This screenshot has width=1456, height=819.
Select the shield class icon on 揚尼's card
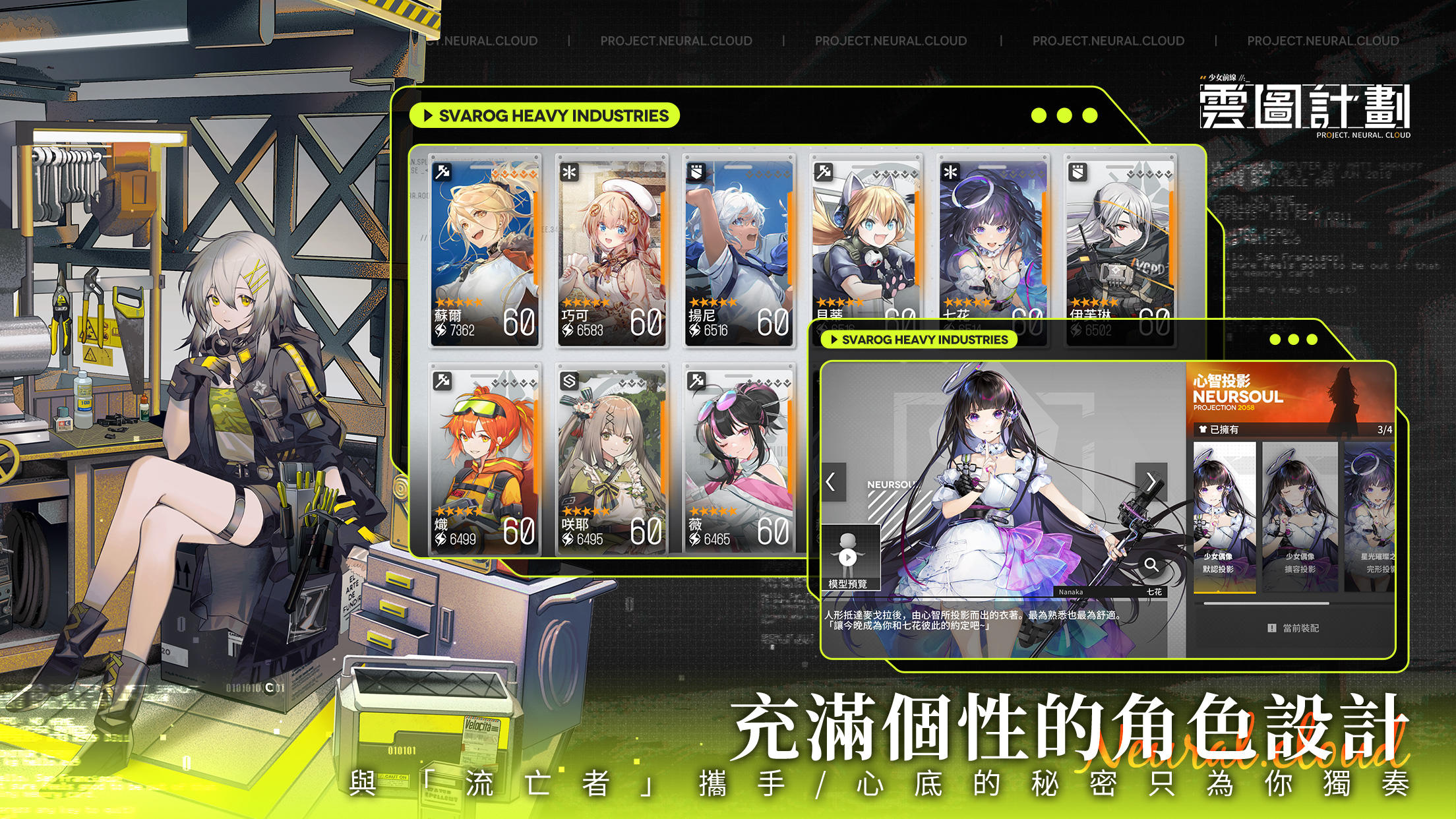pos(696,173)
